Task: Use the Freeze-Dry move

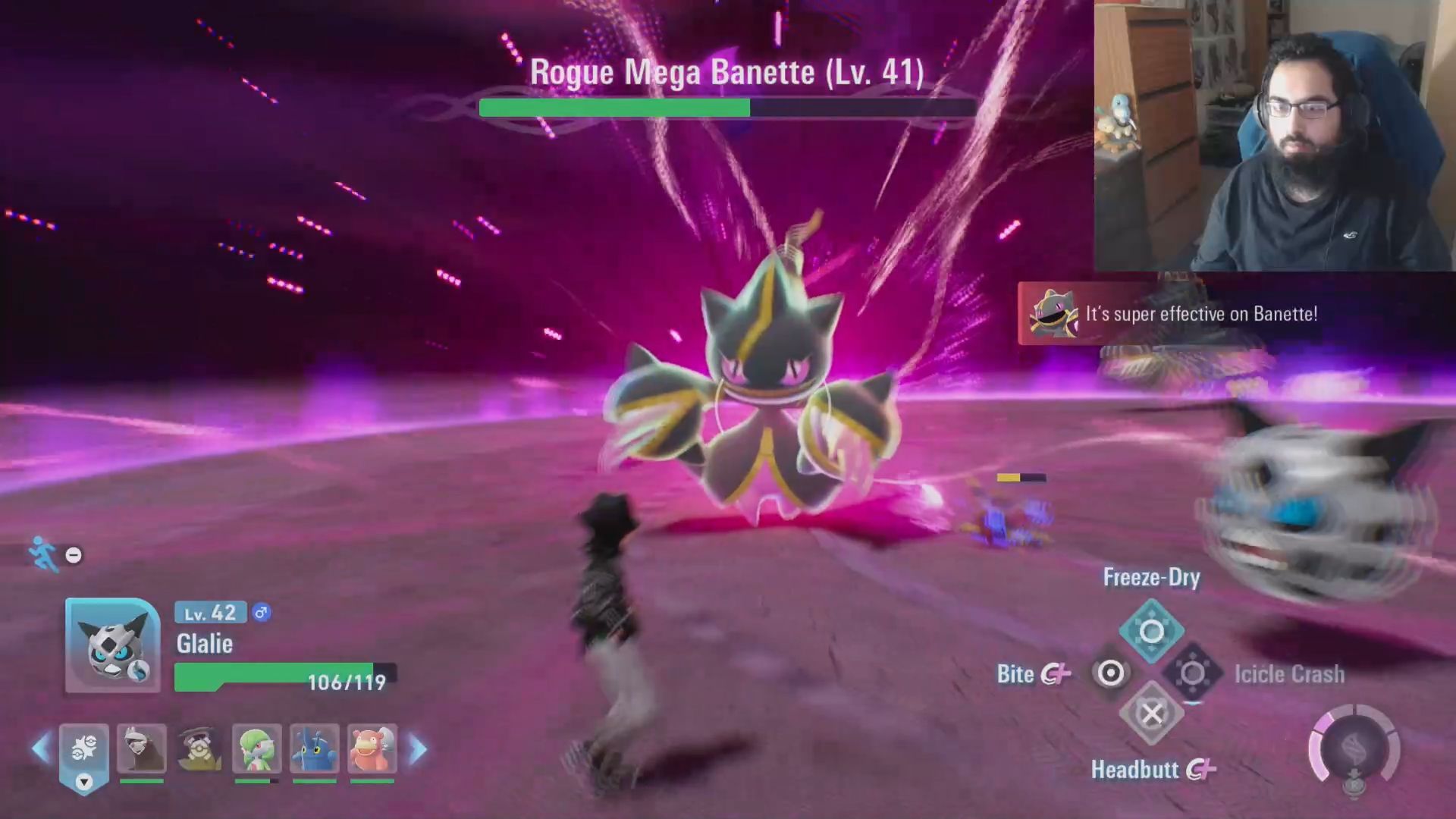Action: click(1151, 631)
